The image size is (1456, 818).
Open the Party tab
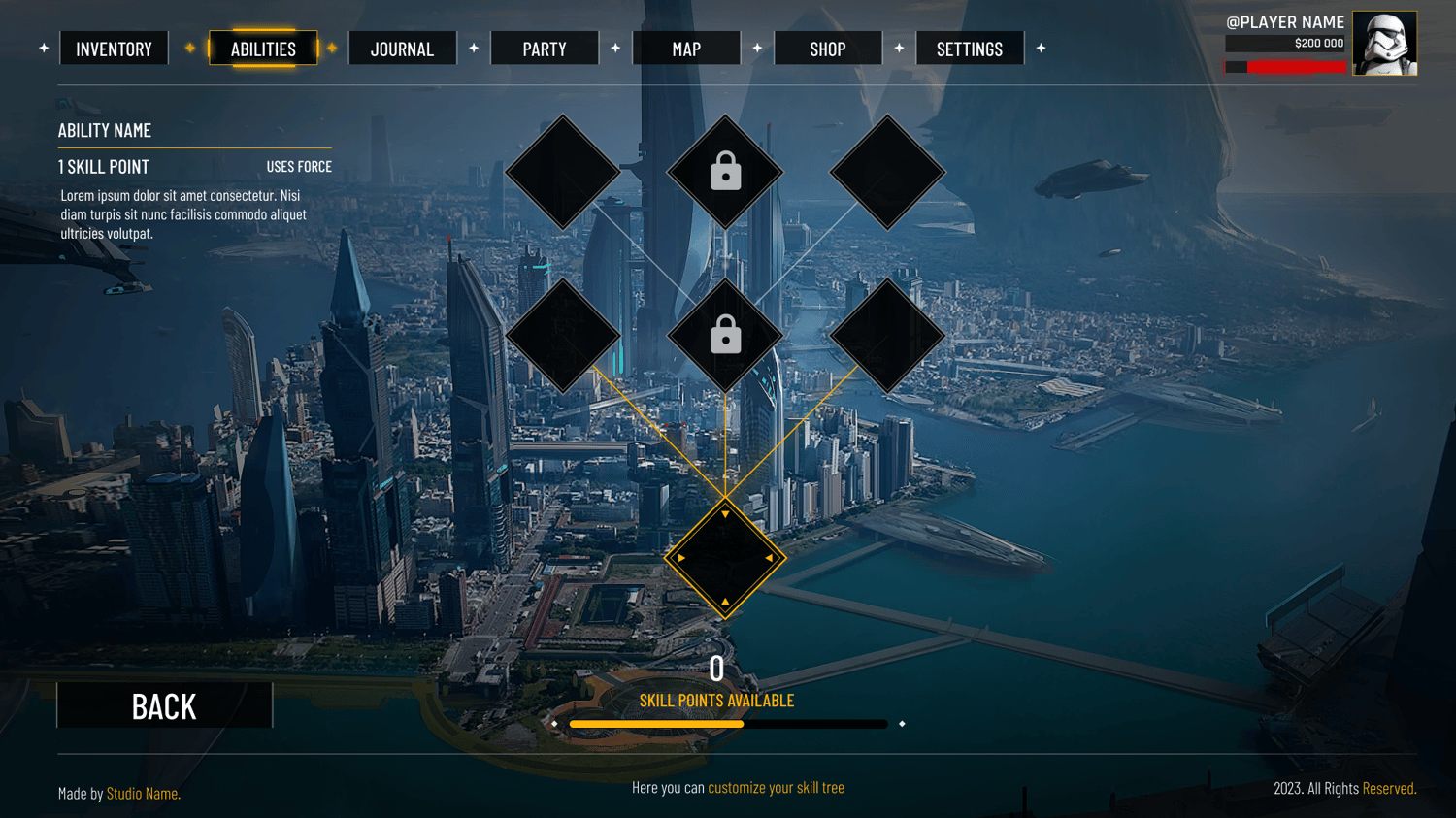pyautogui.click(x=545, y=49)
